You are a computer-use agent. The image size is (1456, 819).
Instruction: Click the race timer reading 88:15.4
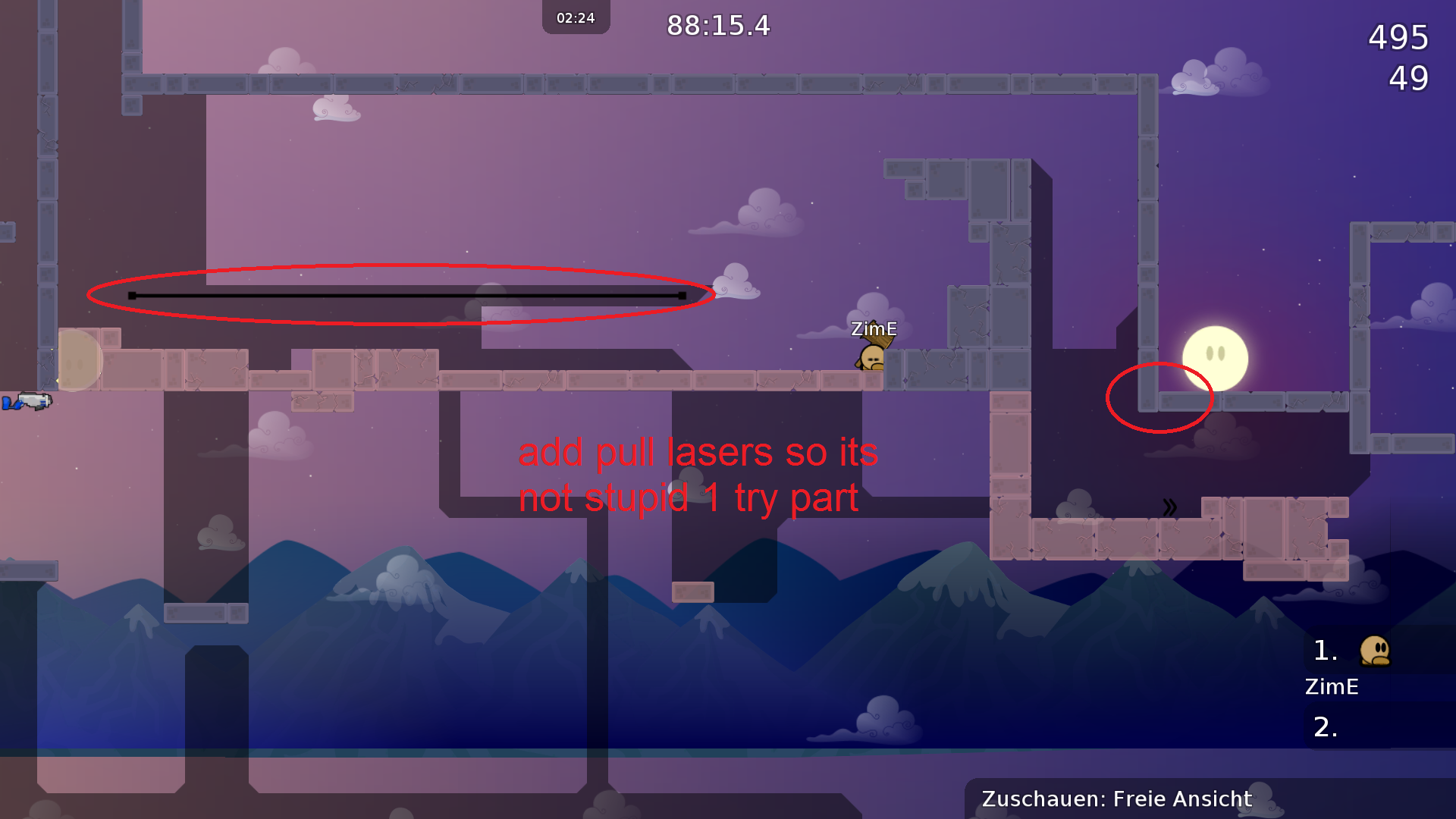717,27
